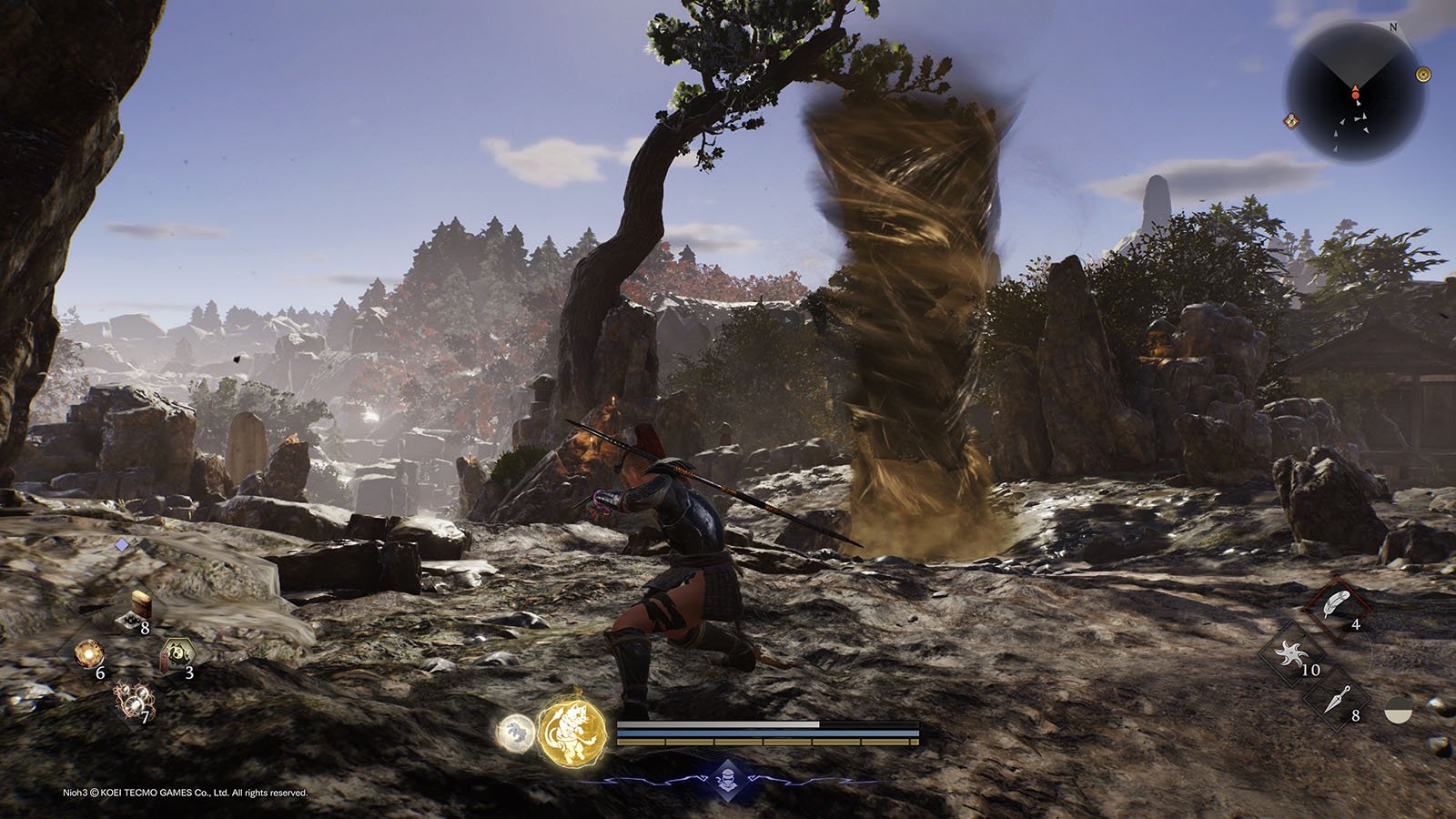Click the ninja style emblem
This screenshot has width=1456, height=819.
pos(724,779)
